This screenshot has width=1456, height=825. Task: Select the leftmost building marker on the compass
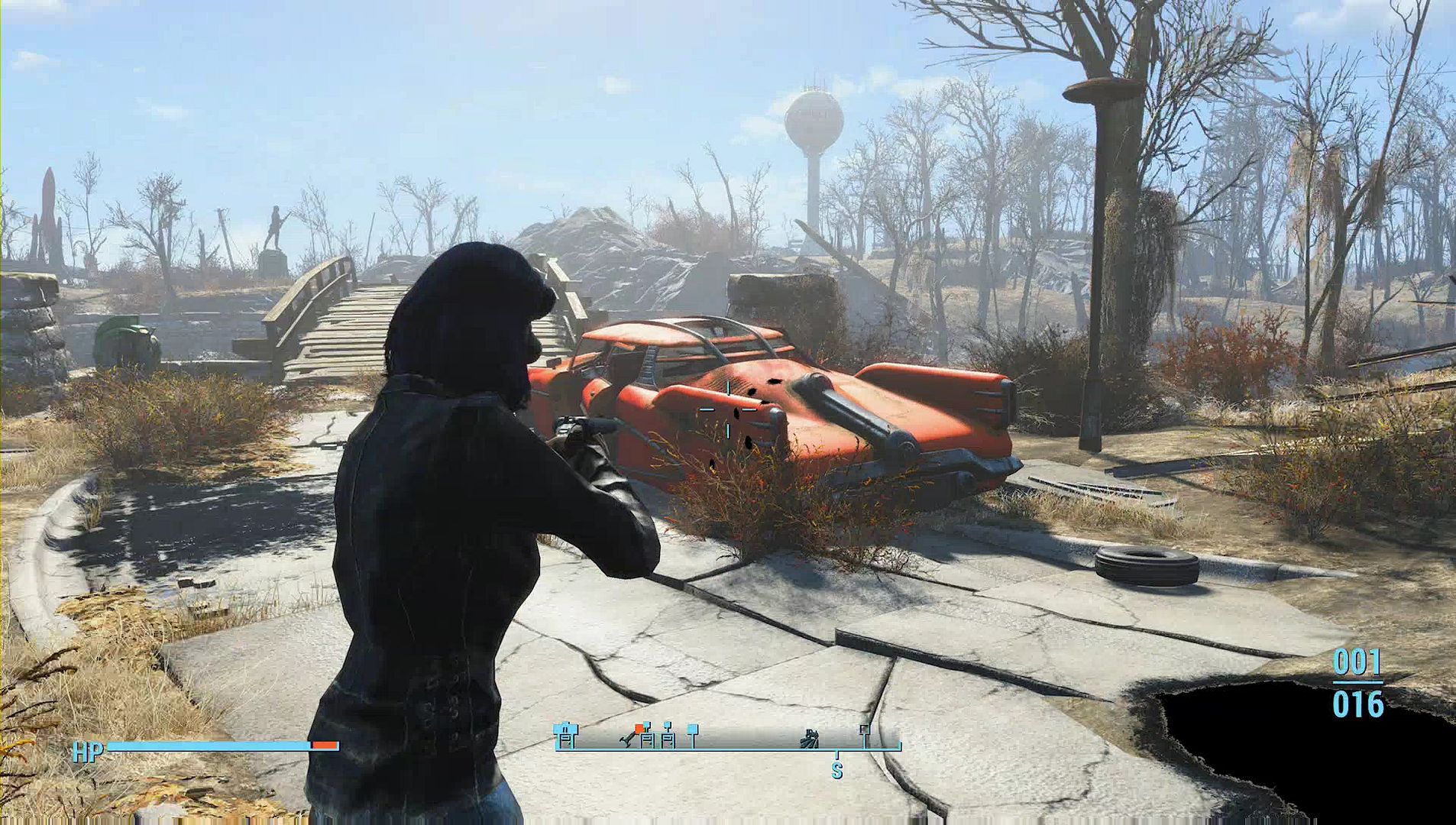[565, 736]
